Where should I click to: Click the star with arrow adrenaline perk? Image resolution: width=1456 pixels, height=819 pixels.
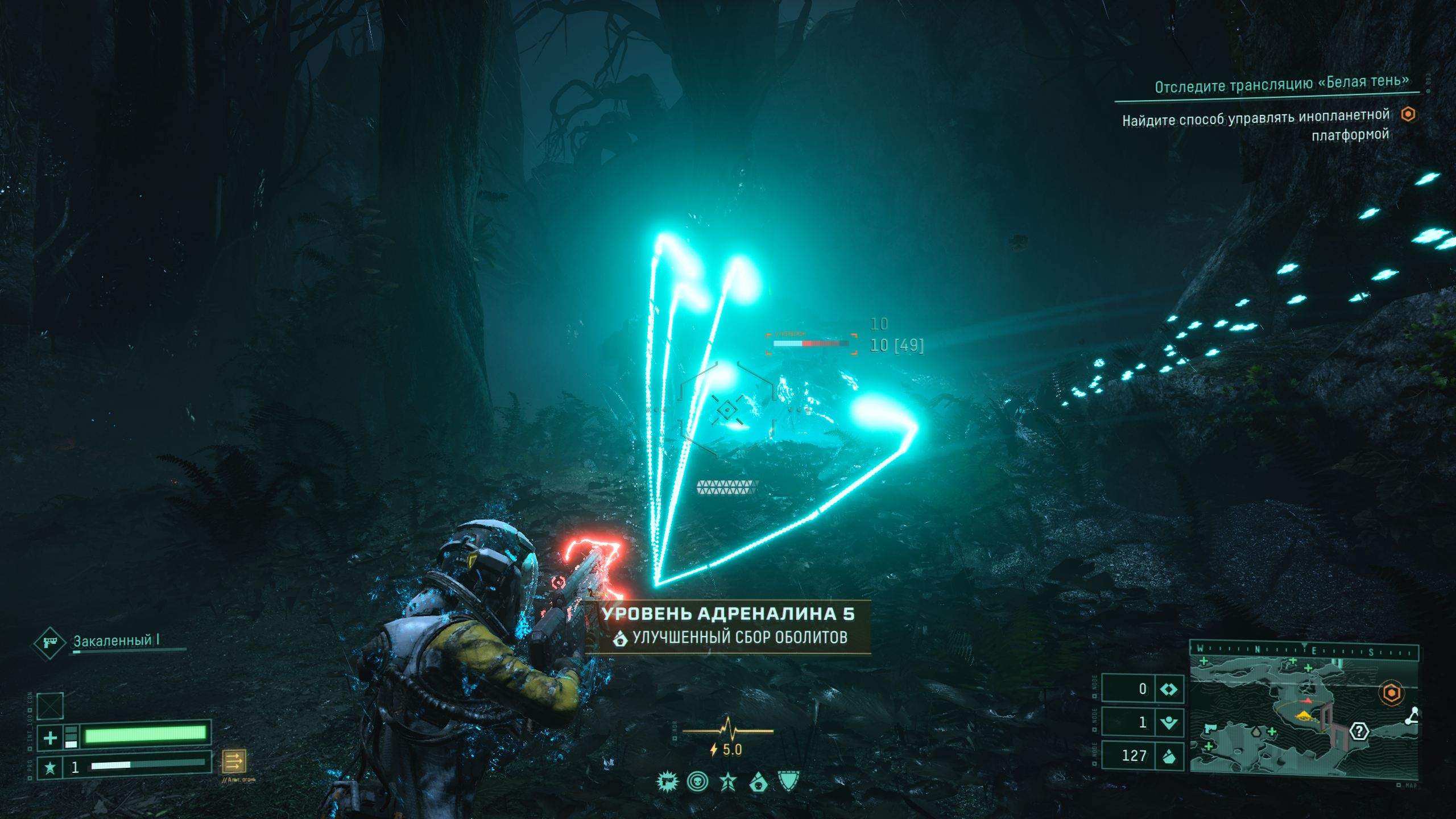(729, 783)
